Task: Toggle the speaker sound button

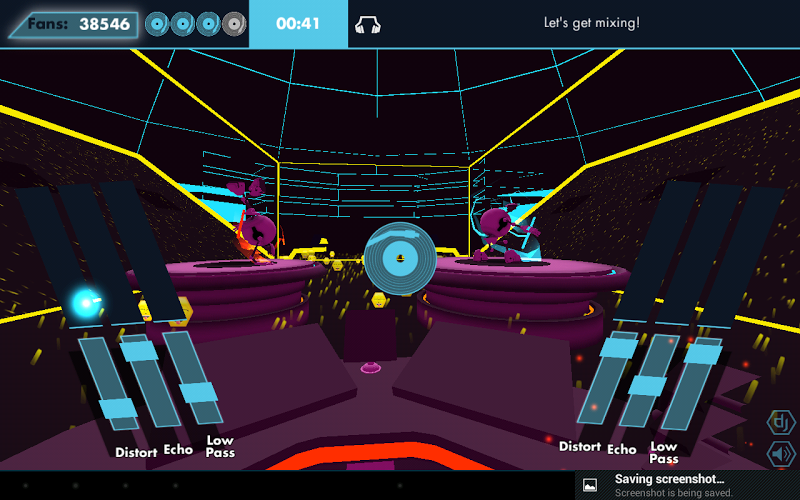Action: tap(781, 455)
